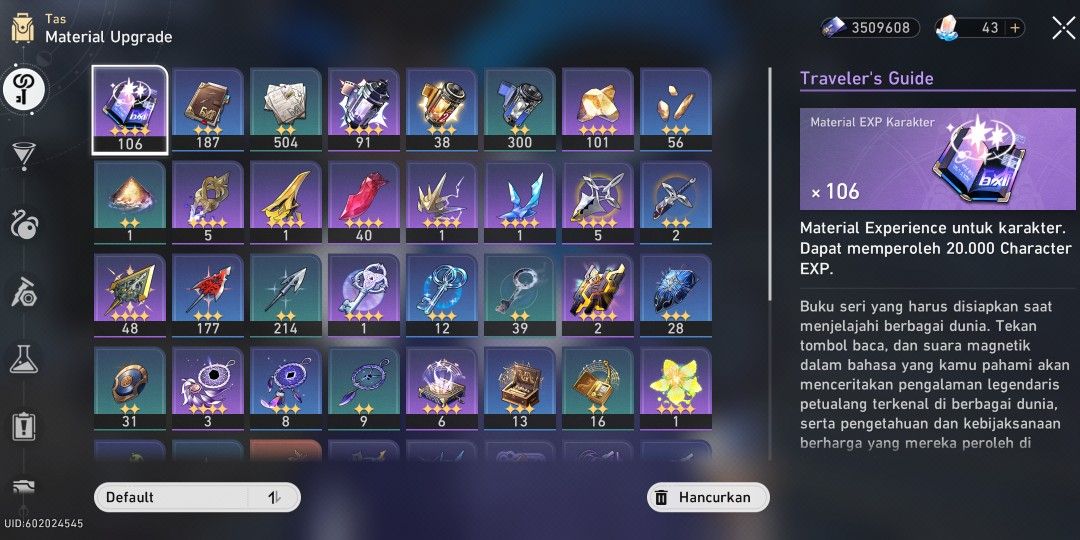
Task: Switch to the funnel-shaped category tab
Action: pyautogui.click(x=24, y=155)
